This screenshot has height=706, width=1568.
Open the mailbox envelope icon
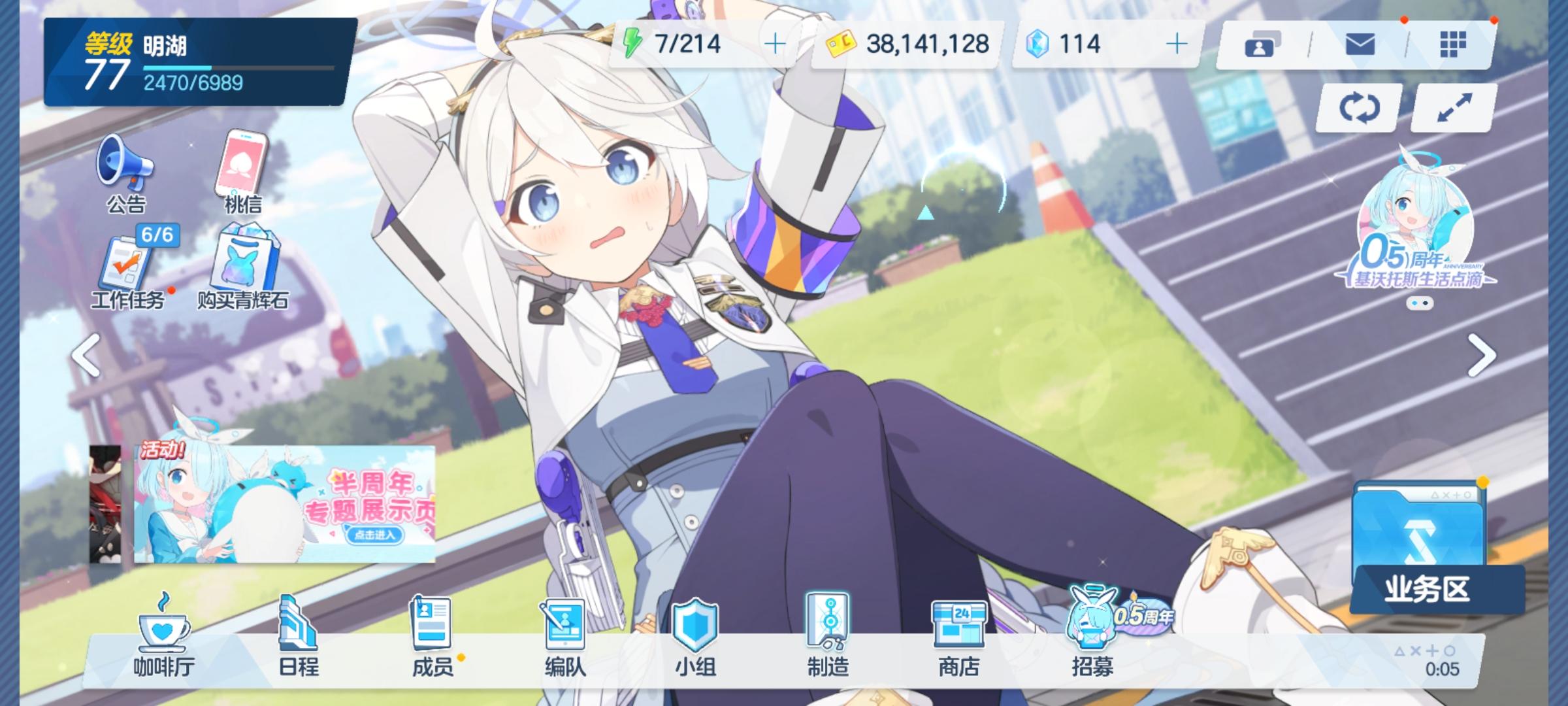point(1360,43)
